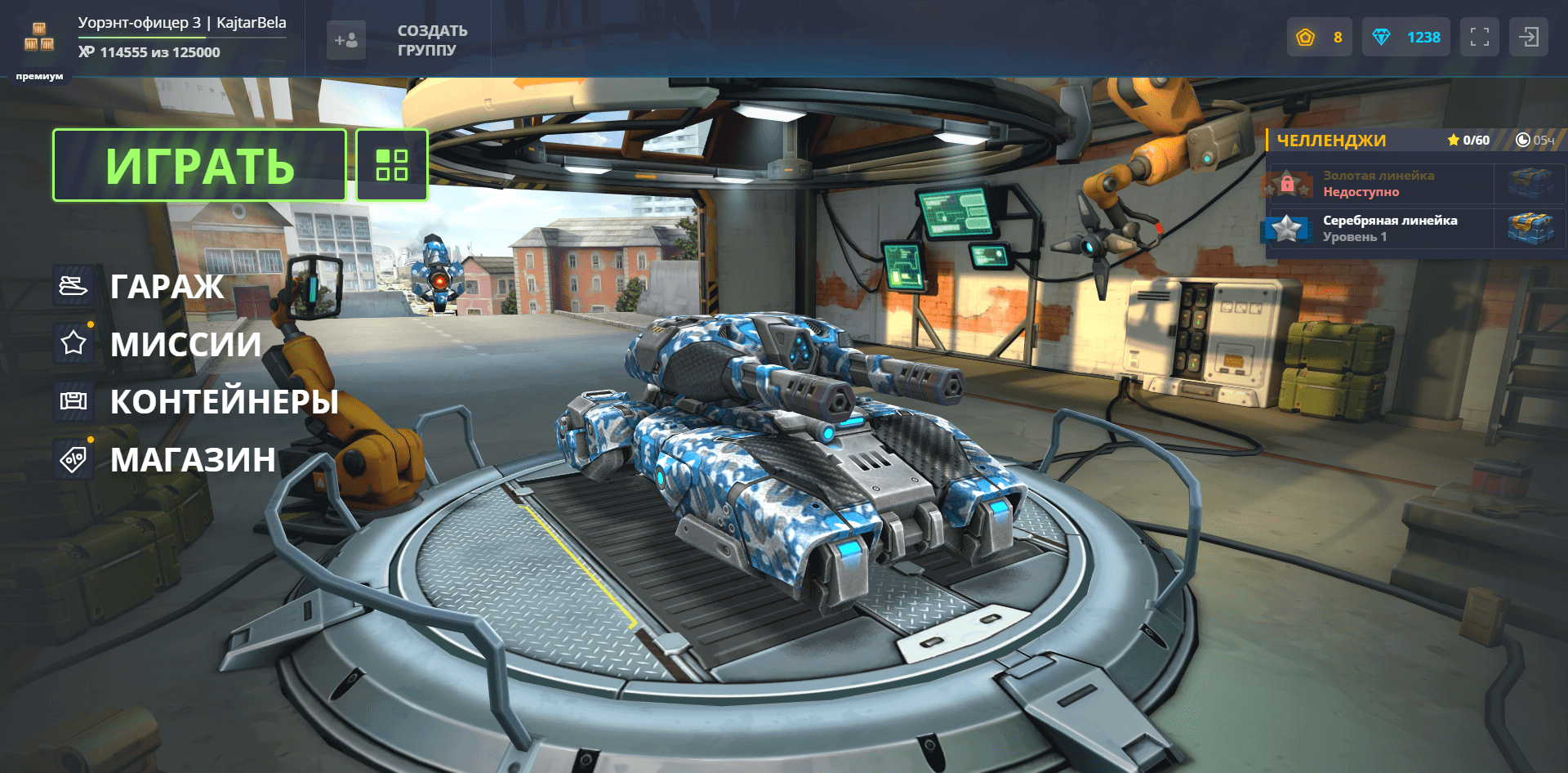This screenshot has height=773, width=1568.
Task: Start a battle with the ИГРАТЬ button
Action: pyautogui.click(x=199, y=166)
